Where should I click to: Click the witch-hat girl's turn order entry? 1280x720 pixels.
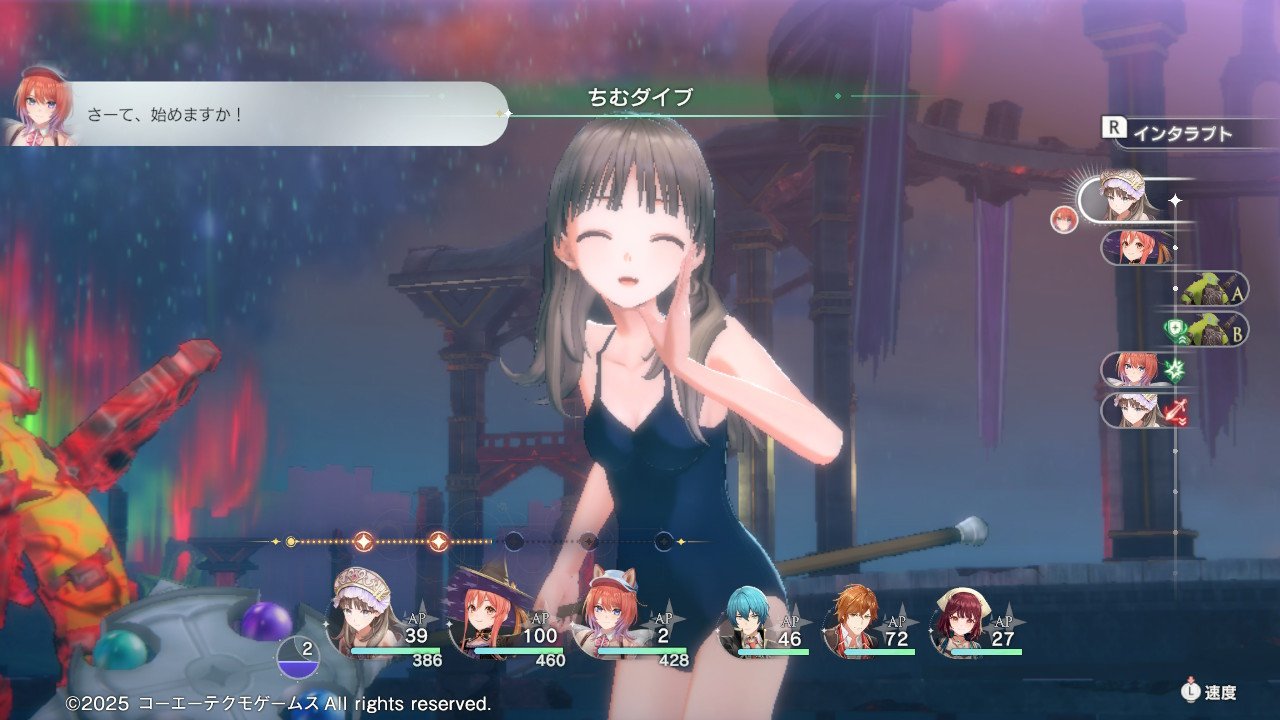[1135, 247]
